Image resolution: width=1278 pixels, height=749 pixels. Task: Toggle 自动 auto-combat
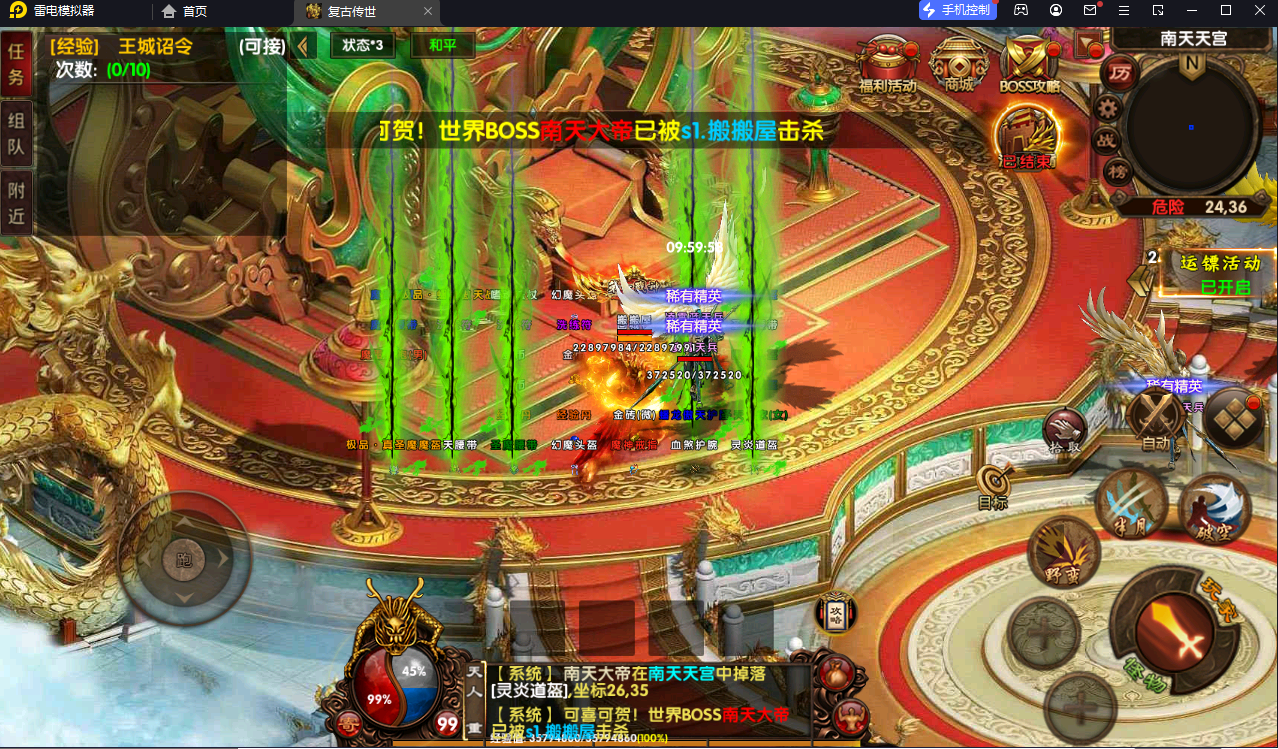(1155, 418)
